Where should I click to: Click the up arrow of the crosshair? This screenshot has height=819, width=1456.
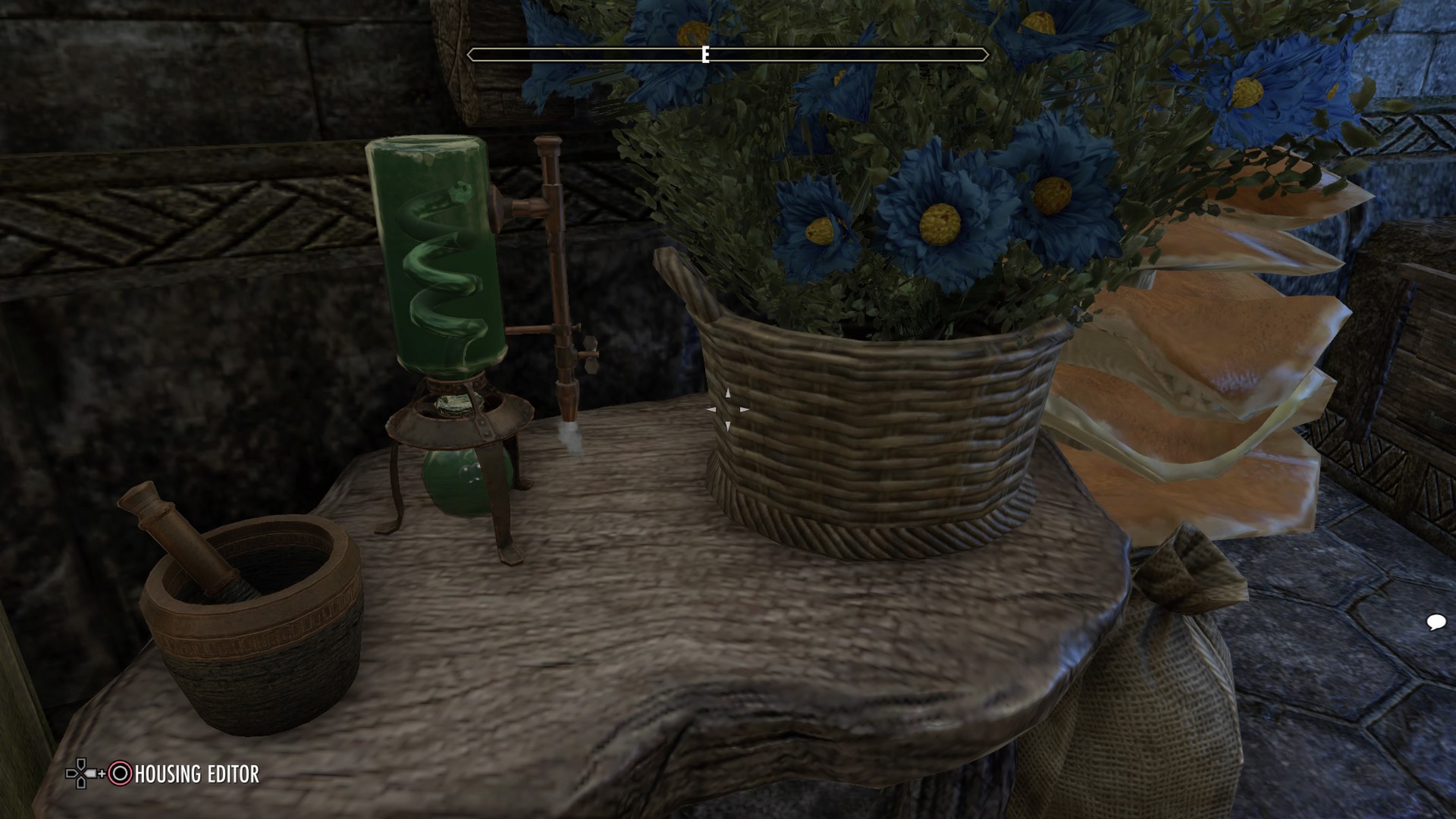727,393
